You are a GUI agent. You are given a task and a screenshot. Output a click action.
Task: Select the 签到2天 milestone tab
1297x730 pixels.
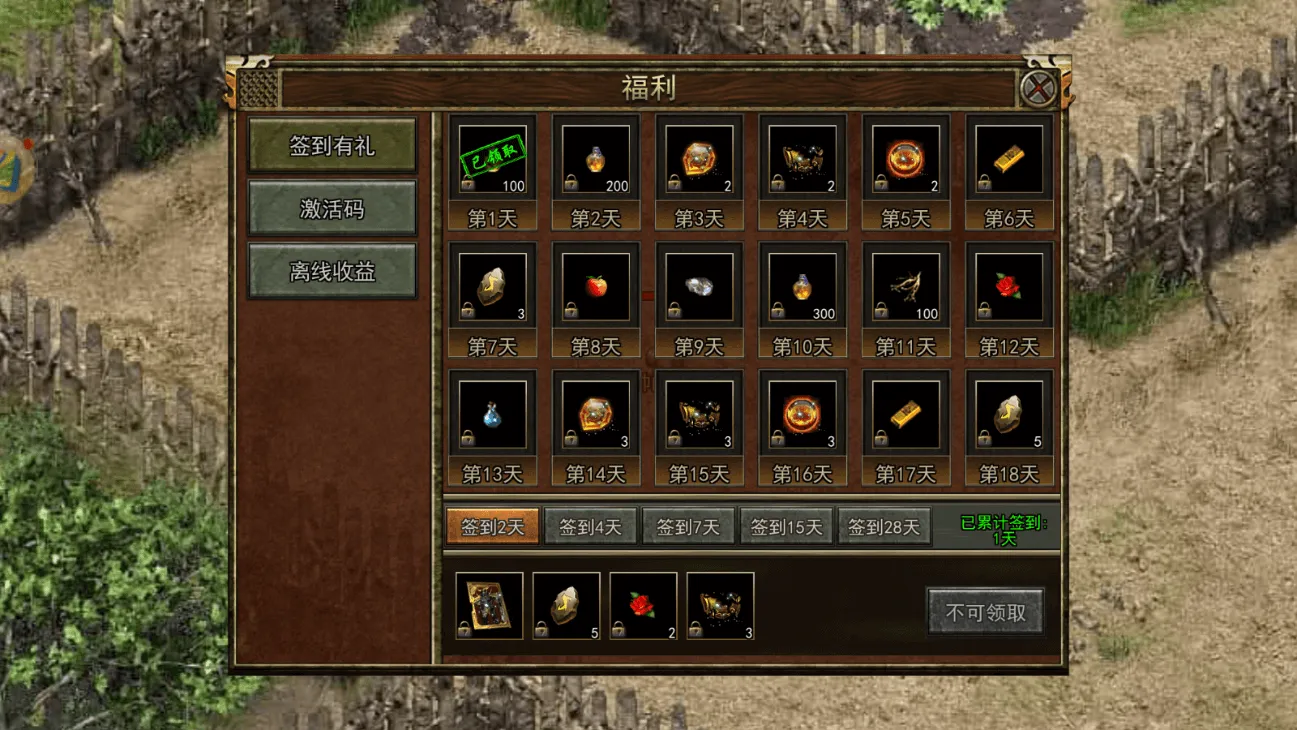coord(492,526)
